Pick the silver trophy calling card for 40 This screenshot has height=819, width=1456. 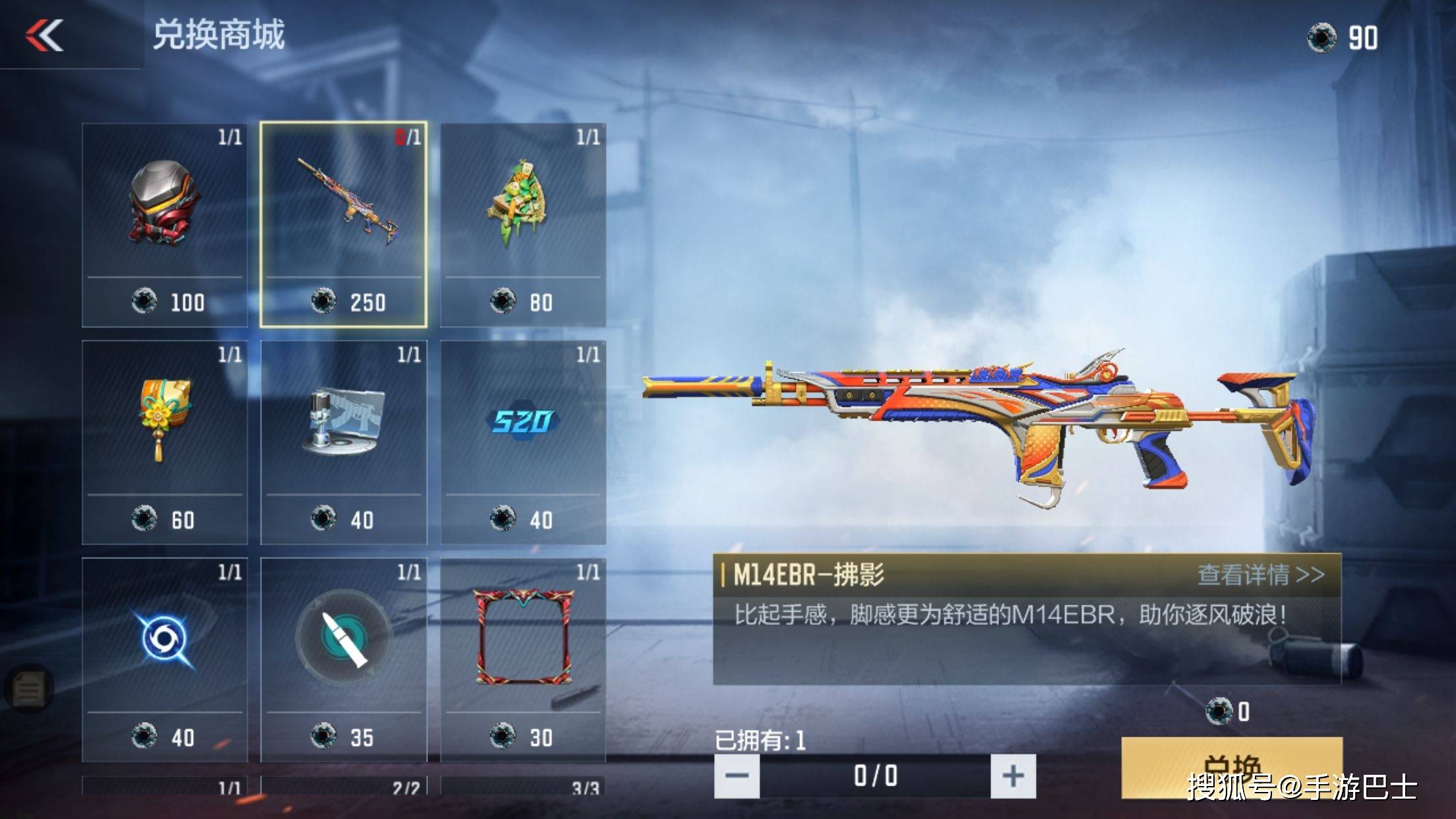coord(344,442)
